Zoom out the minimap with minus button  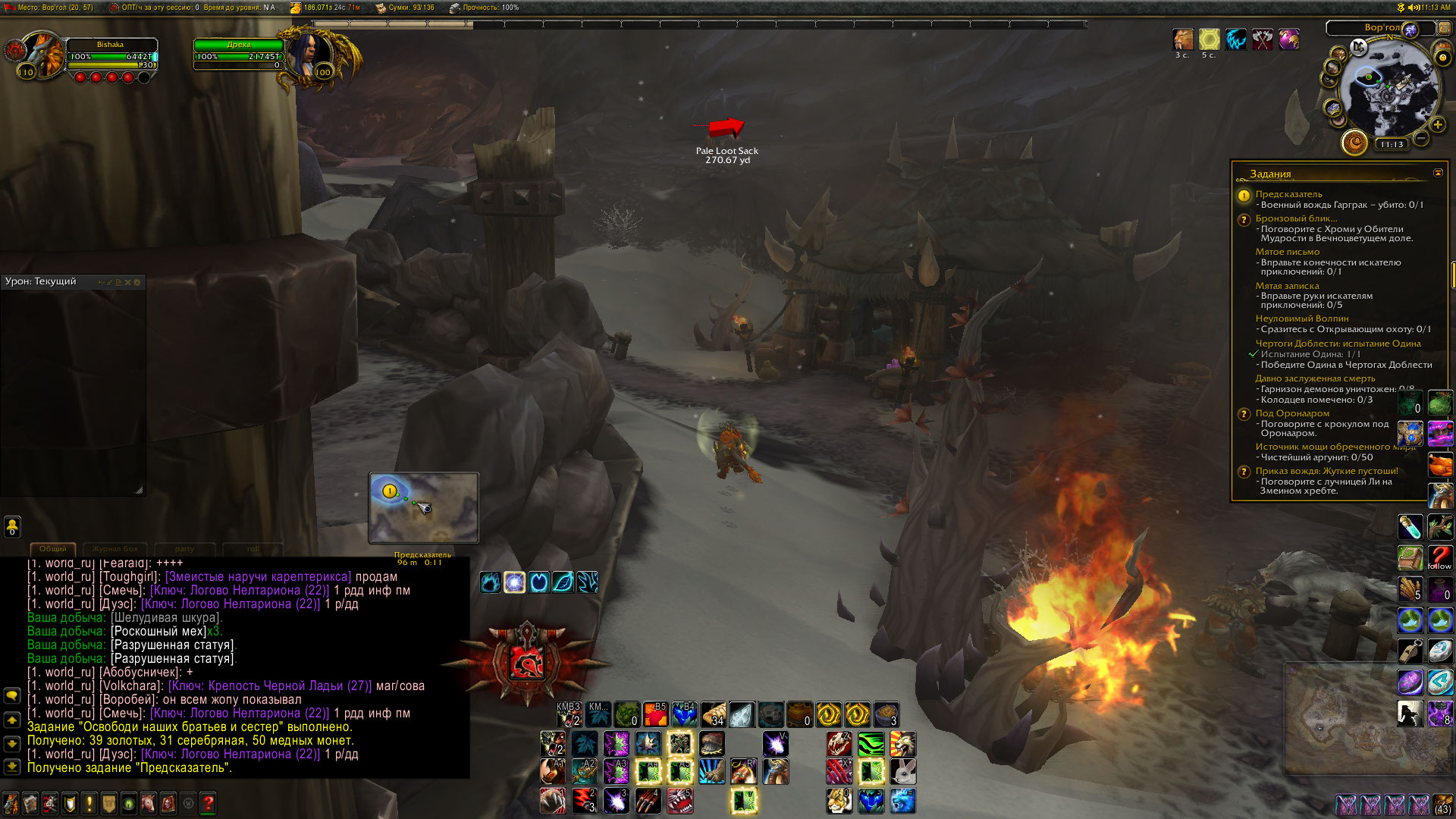click(x=1421, y=138)
